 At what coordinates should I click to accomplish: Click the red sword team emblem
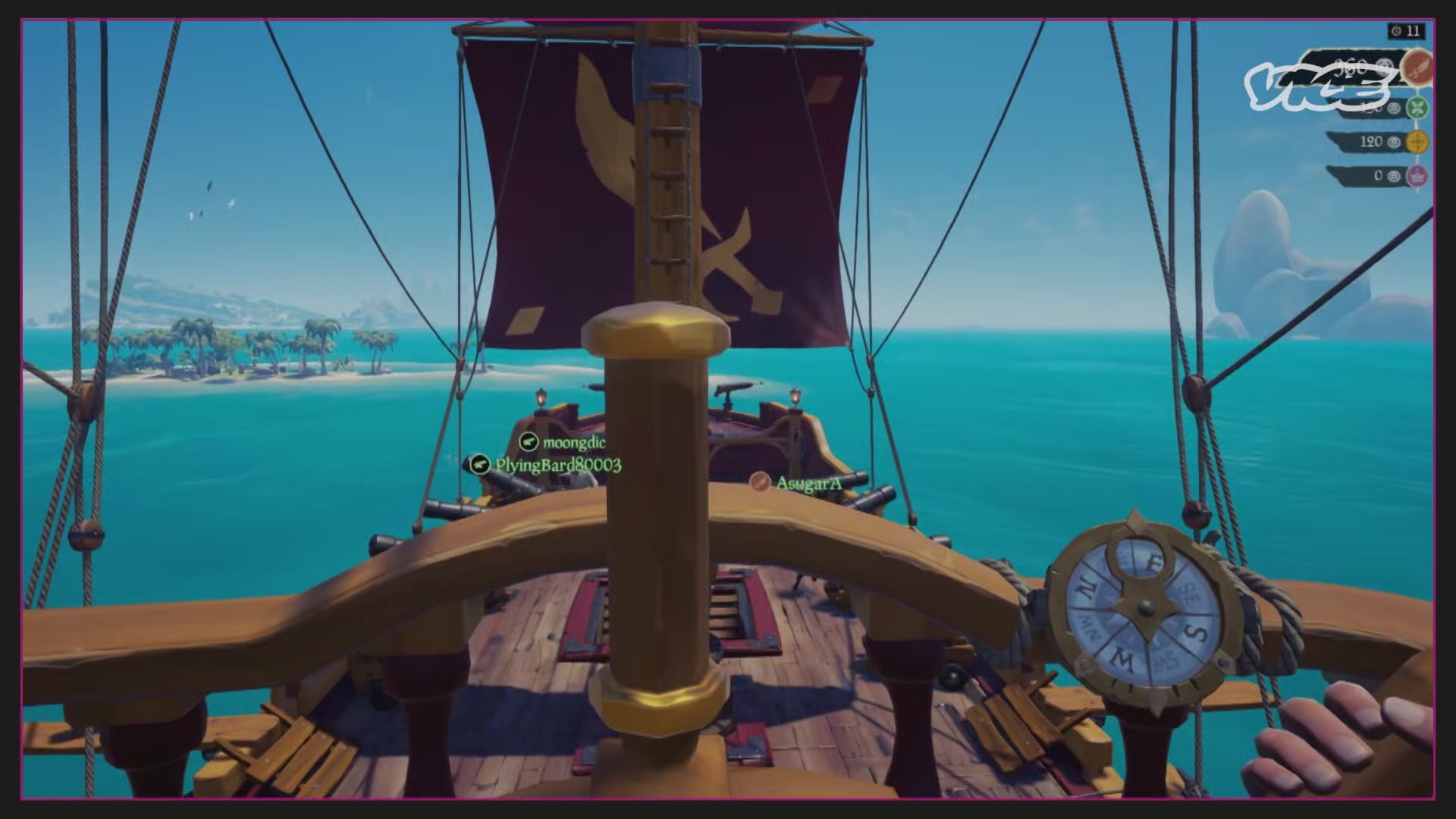click(x=1417, y=67)
